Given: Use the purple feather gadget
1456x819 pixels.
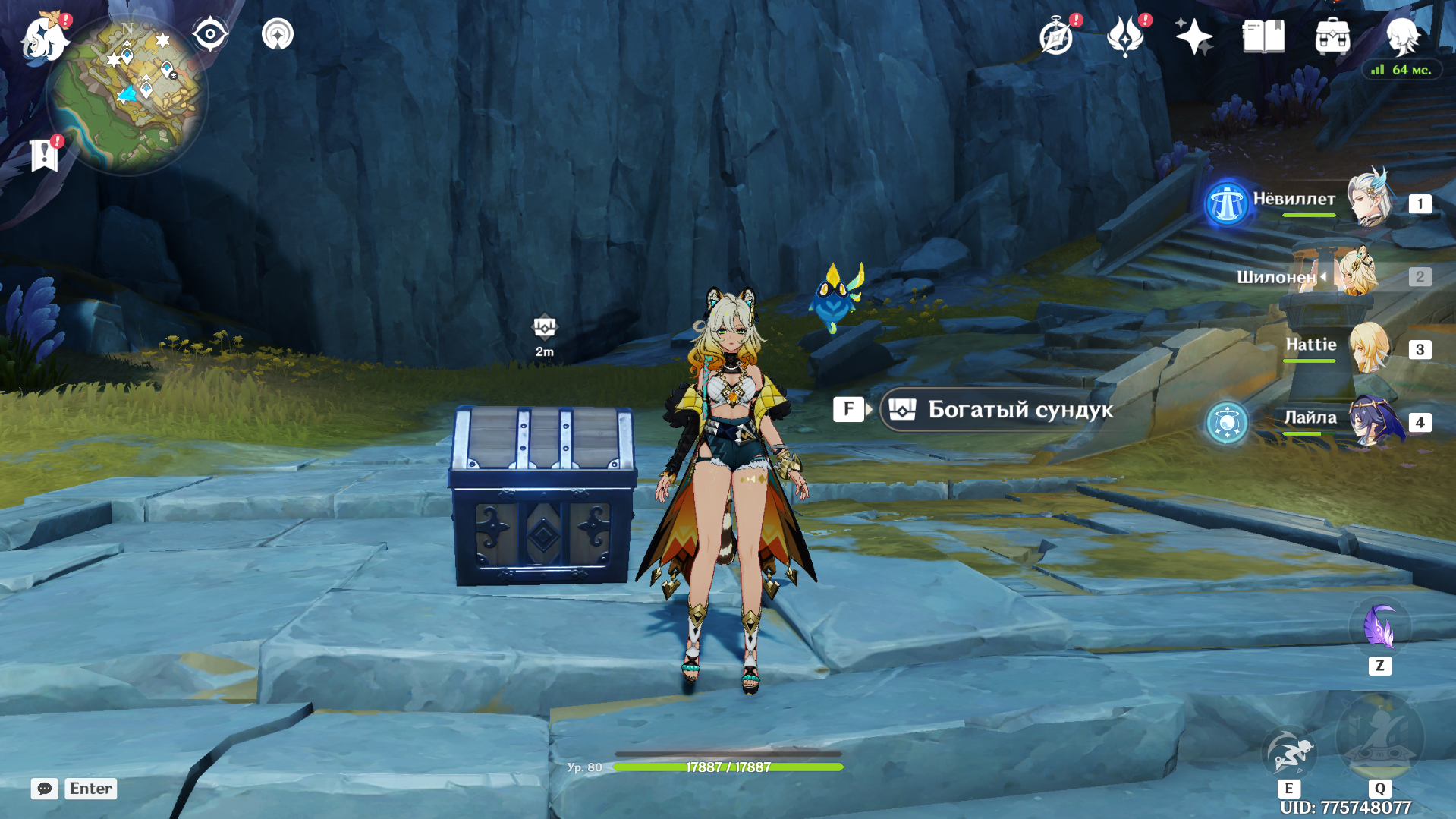Looking at the screenshot, I should pyautogui.click(x=1379, y=626).
